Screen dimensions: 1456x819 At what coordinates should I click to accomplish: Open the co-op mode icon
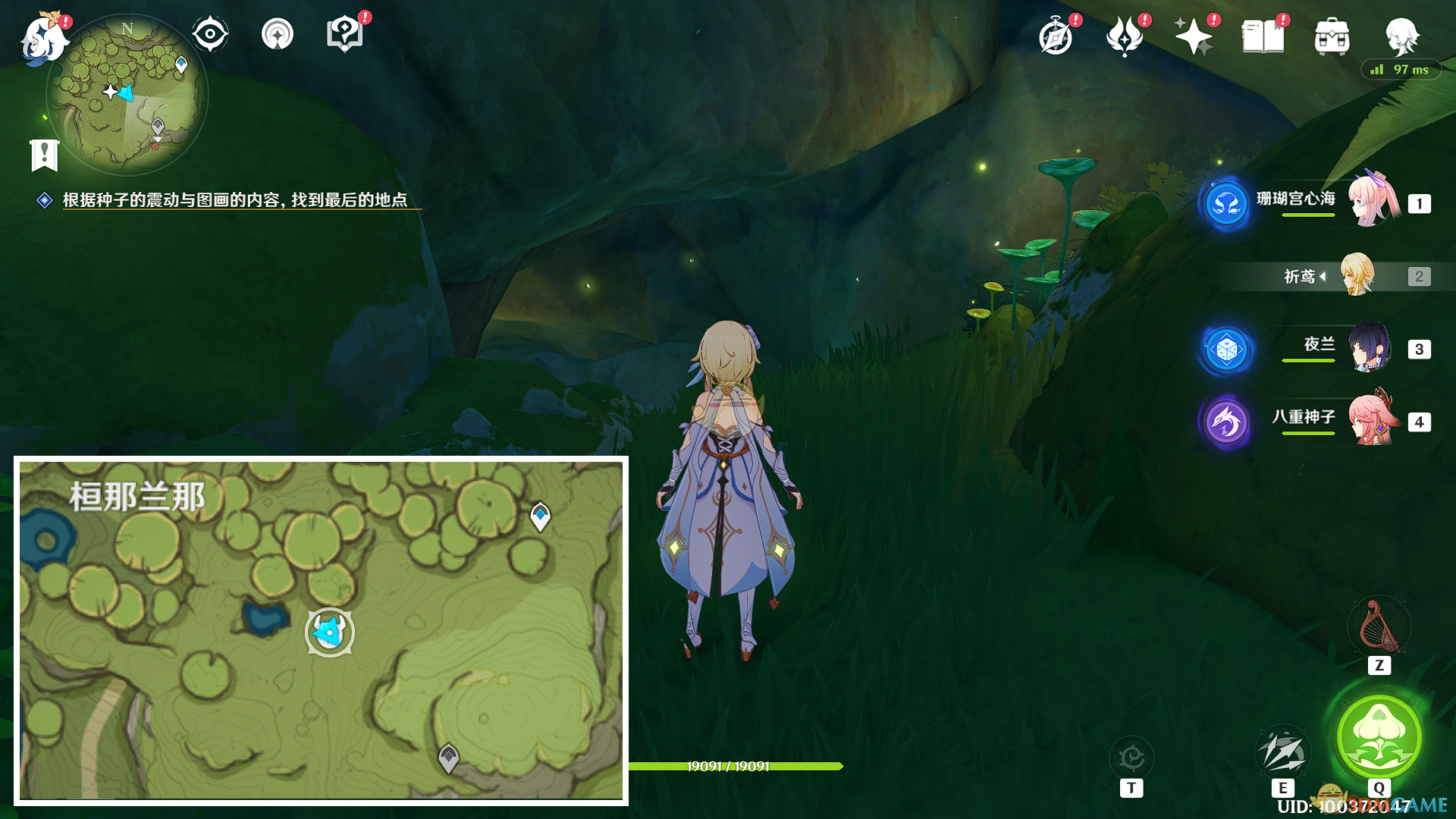278,34
